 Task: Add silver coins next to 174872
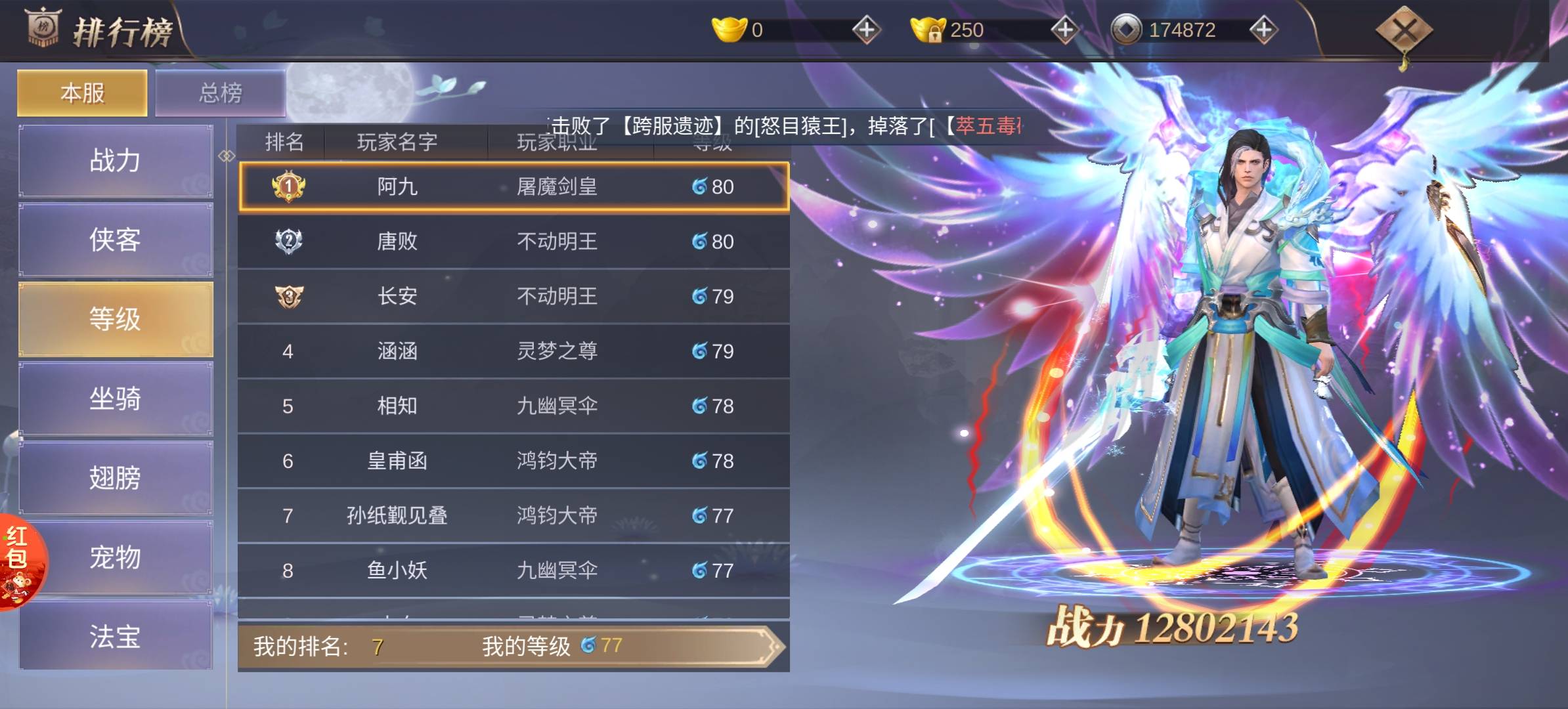(1263, 30)
